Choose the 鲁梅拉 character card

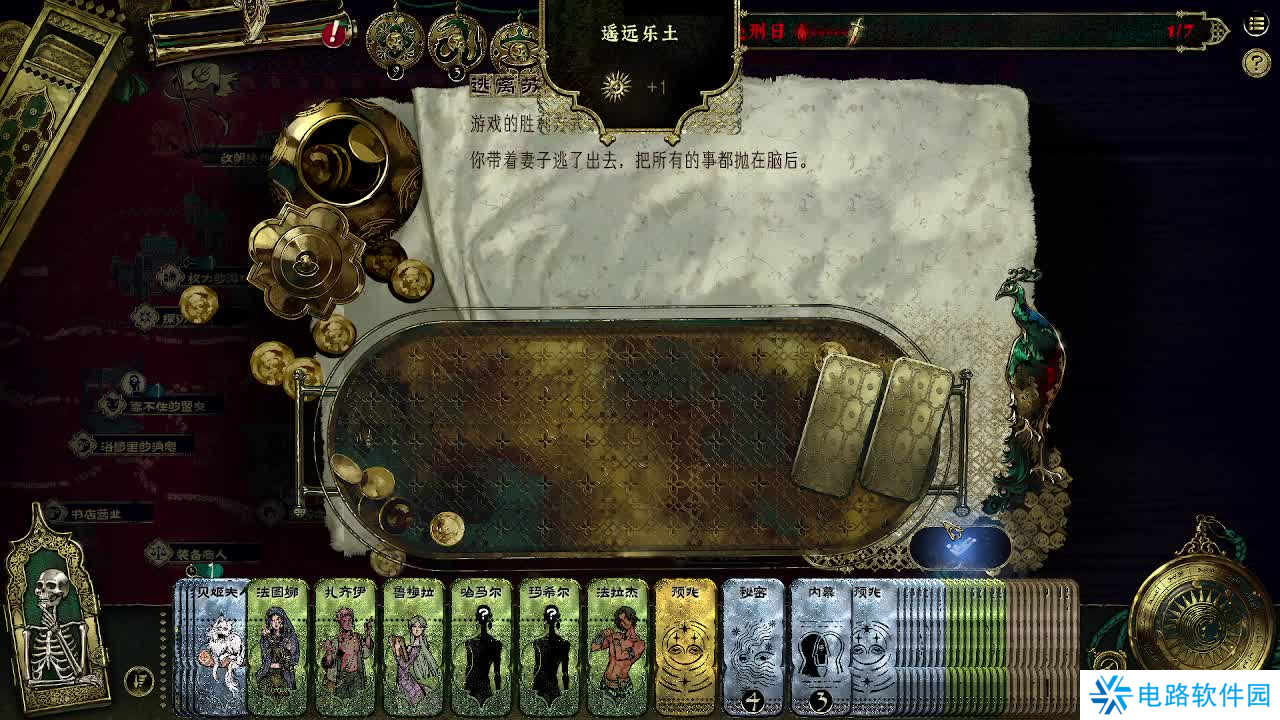[413, 647]
